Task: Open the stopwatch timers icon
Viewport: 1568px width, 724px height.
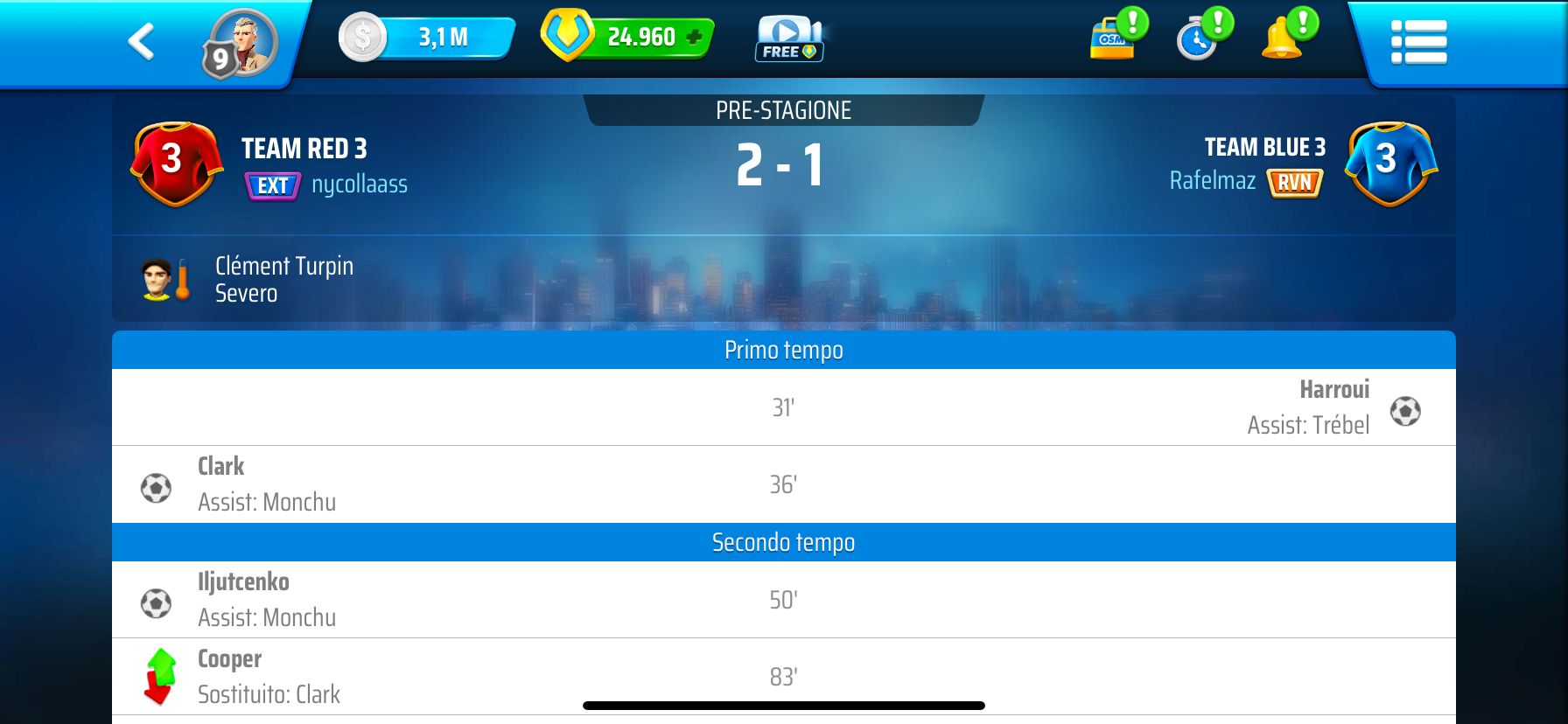Action: 1199,40
